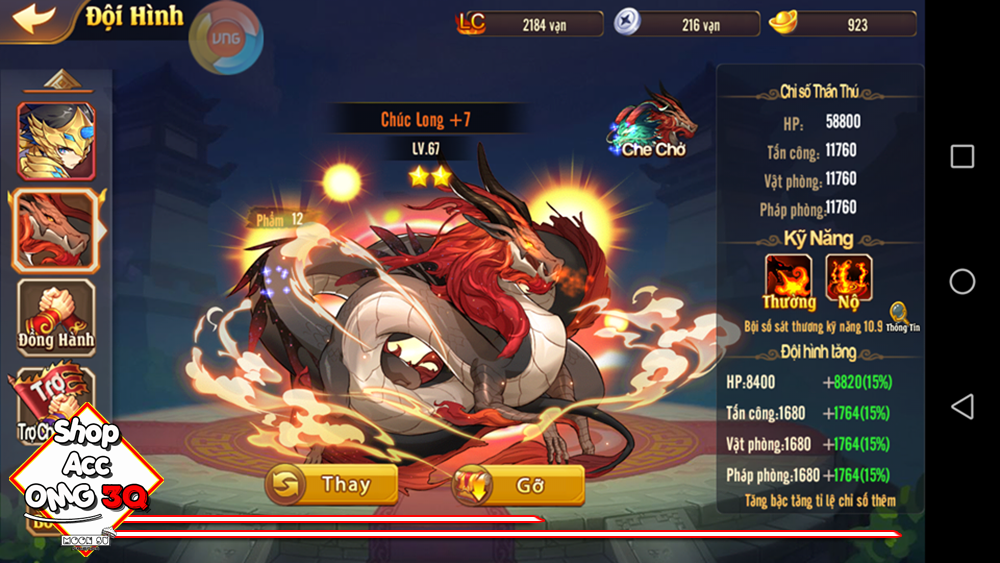View the Nộ rage skill icon
Screen dimensions: 1000x563
(x=849, y=279)
